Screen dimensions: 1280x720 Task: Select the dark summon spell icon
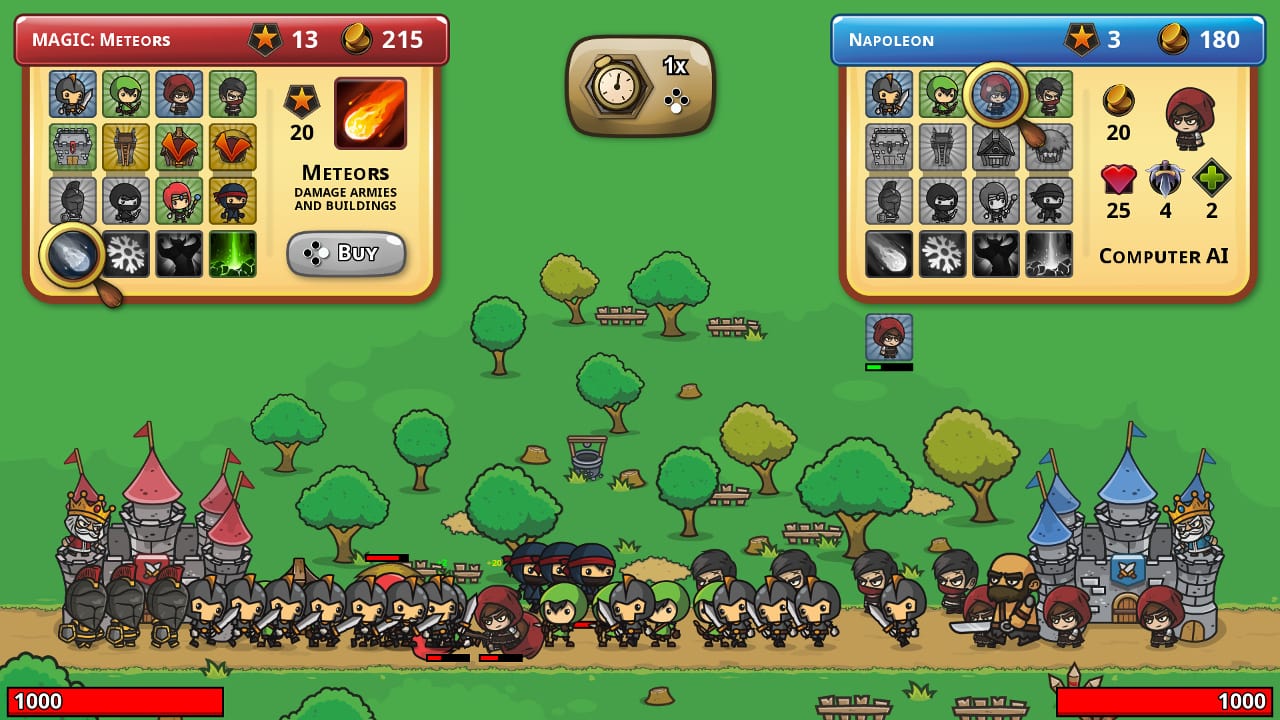pyautogui.click(x=180, y=251)
